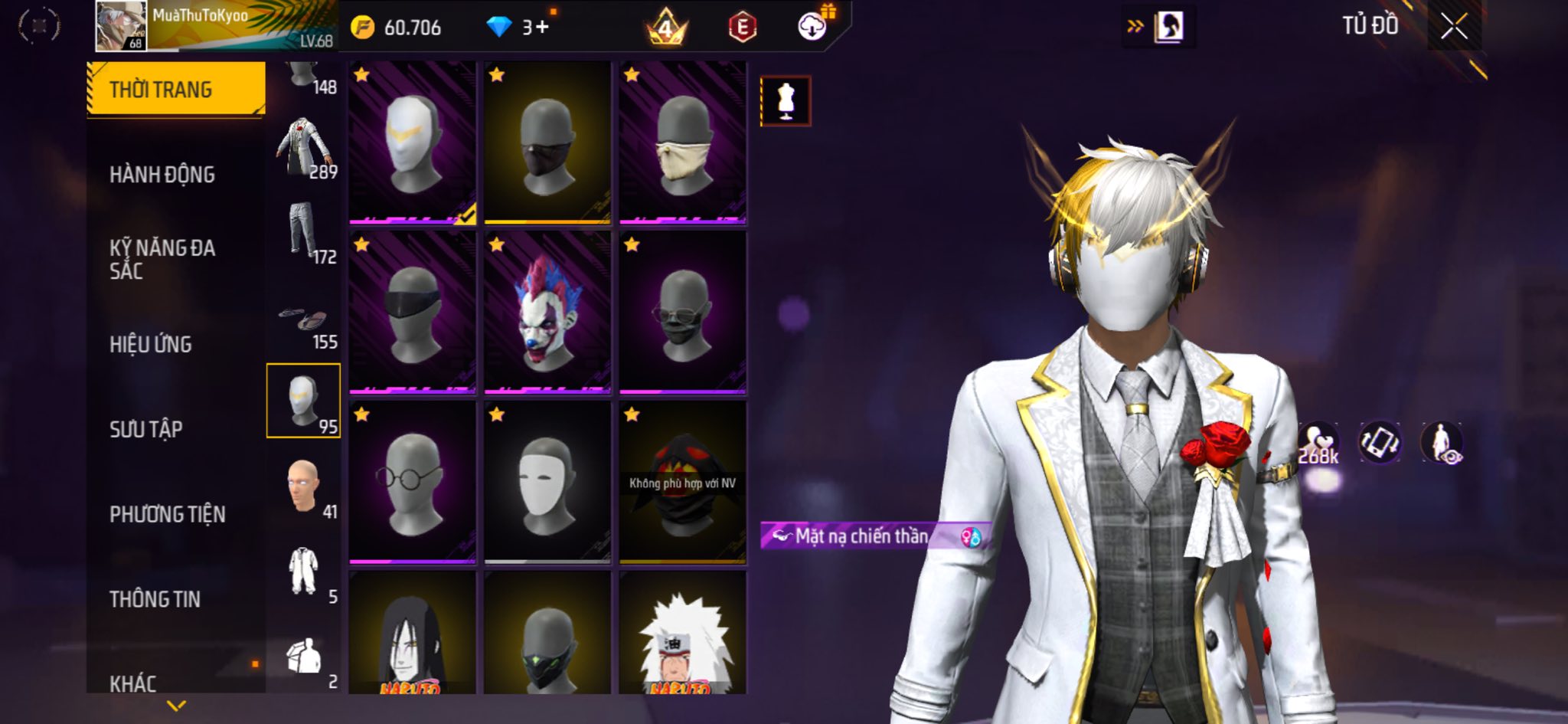Open the Sưu Tập section

pos(146,429)
